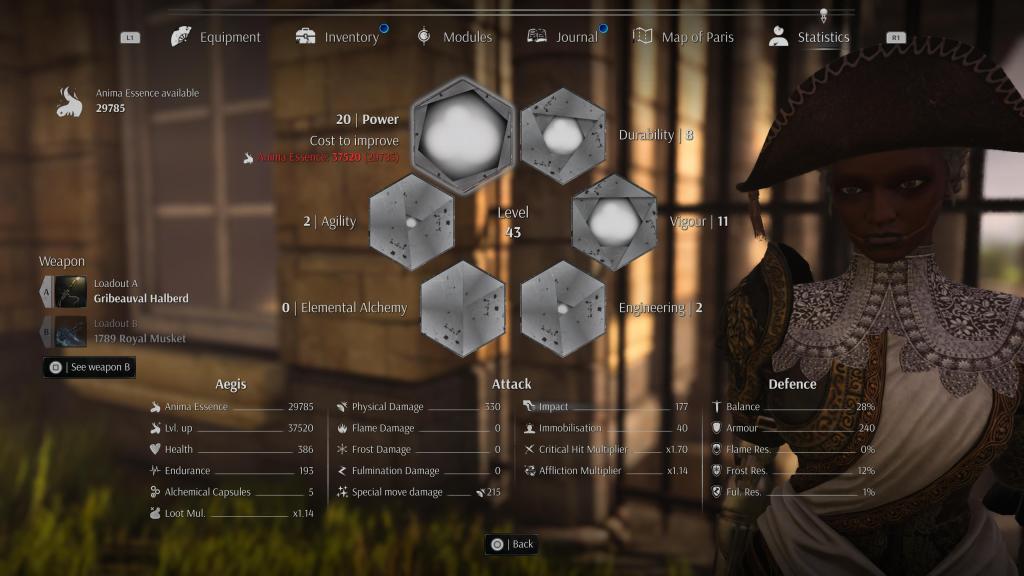Screen dimensions: 1024x576
Task: Open the Inventory tab
Action: click(338, 37)
